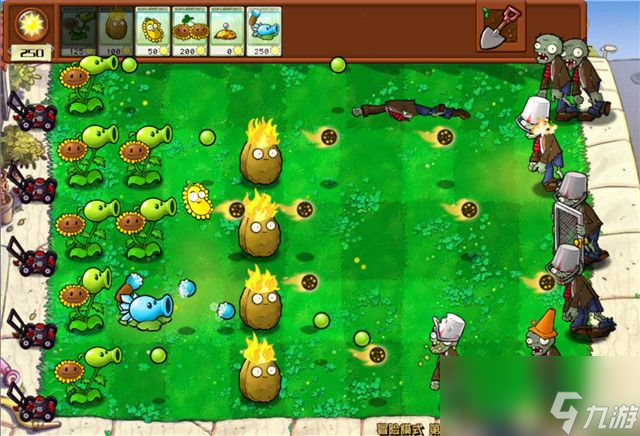
Task: Choose the blue snow pea seed packet
Action: [x=264, y=30]
